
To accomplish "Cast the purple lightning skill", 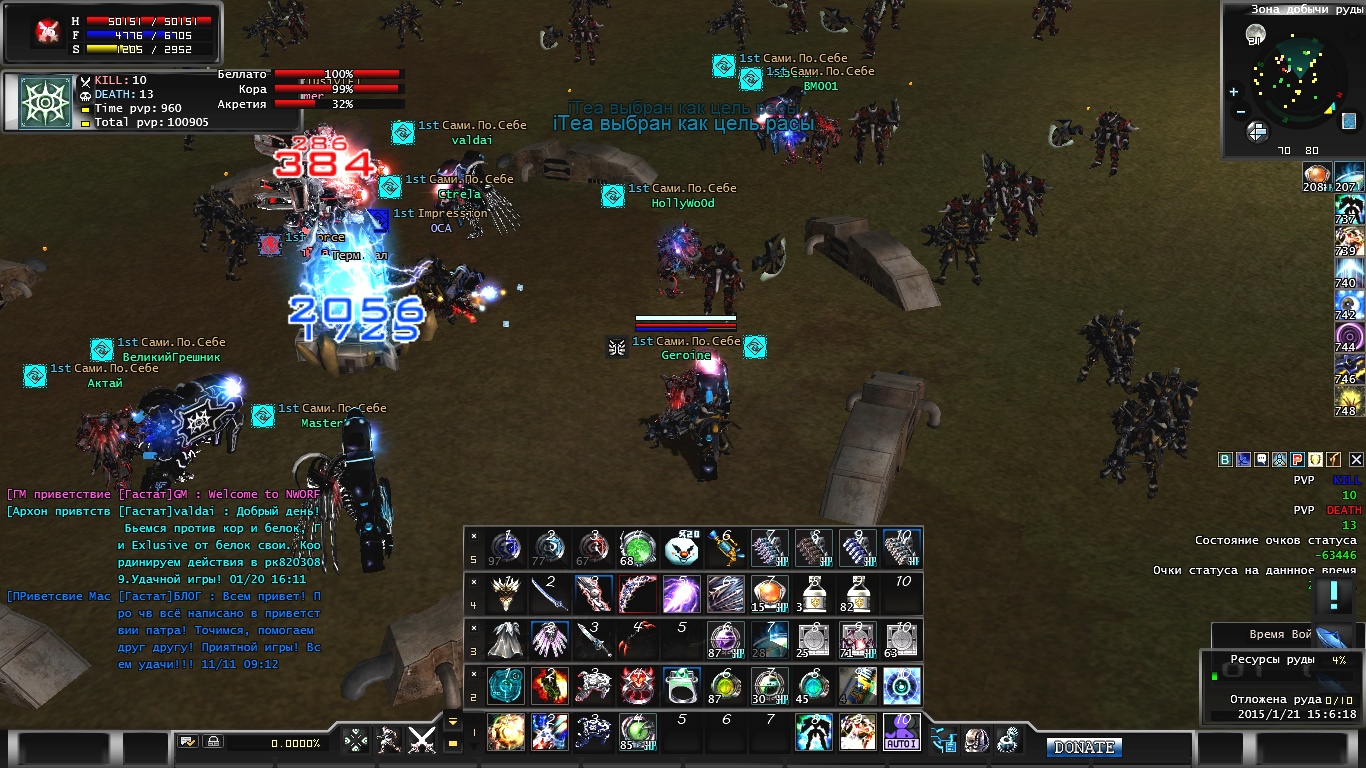I will [682, 595].
